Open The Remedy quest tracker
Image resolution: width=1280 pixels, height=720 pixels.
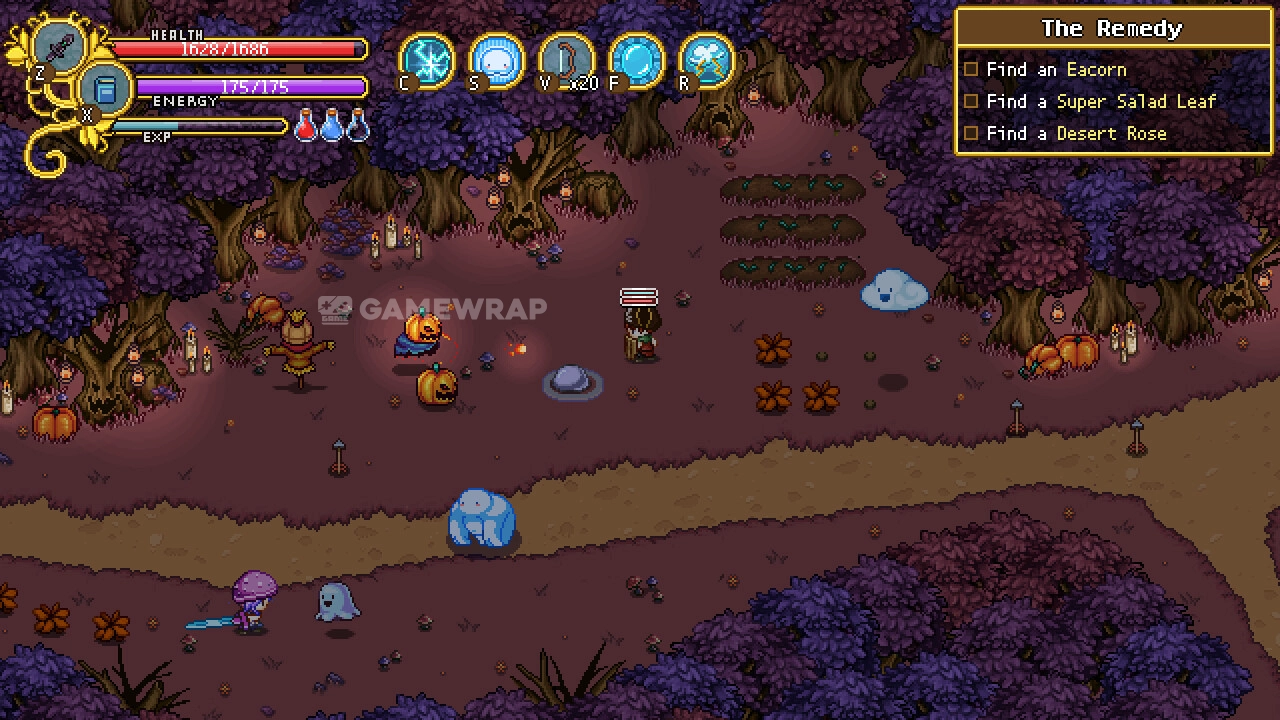tap(1111, 29)
